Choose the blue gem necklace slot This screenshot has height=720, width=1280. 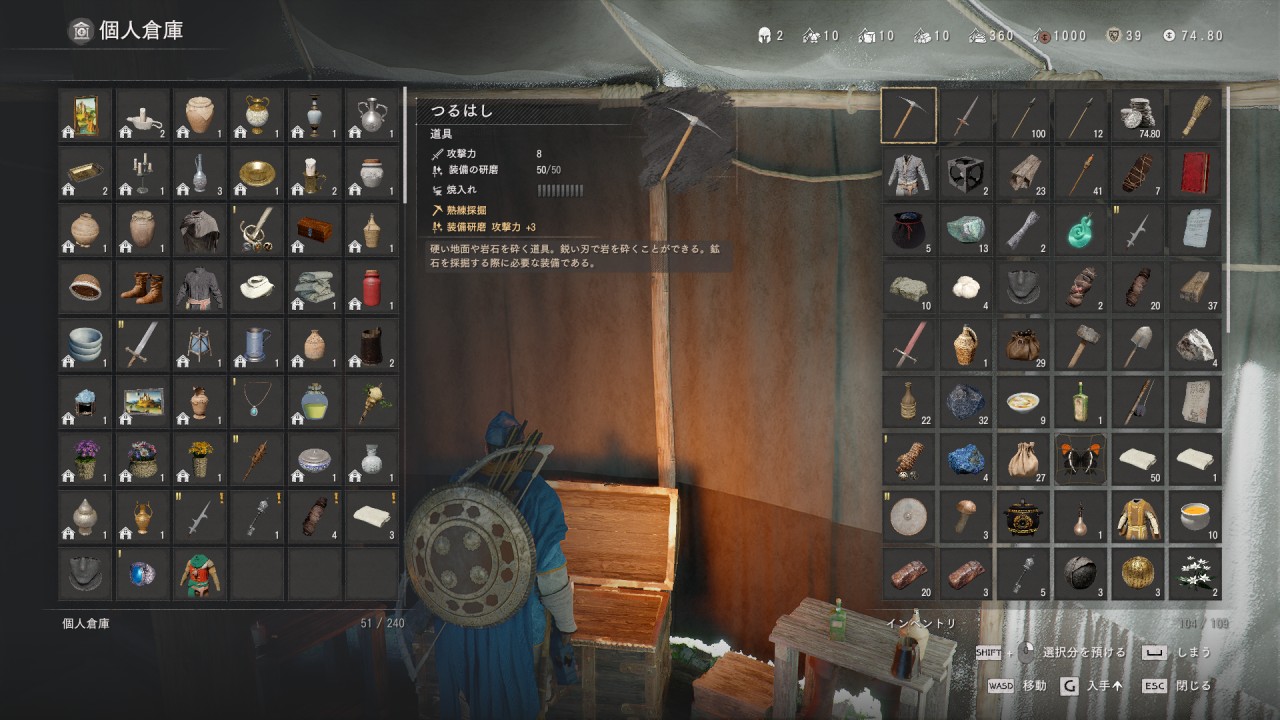[x=257, y=403]
